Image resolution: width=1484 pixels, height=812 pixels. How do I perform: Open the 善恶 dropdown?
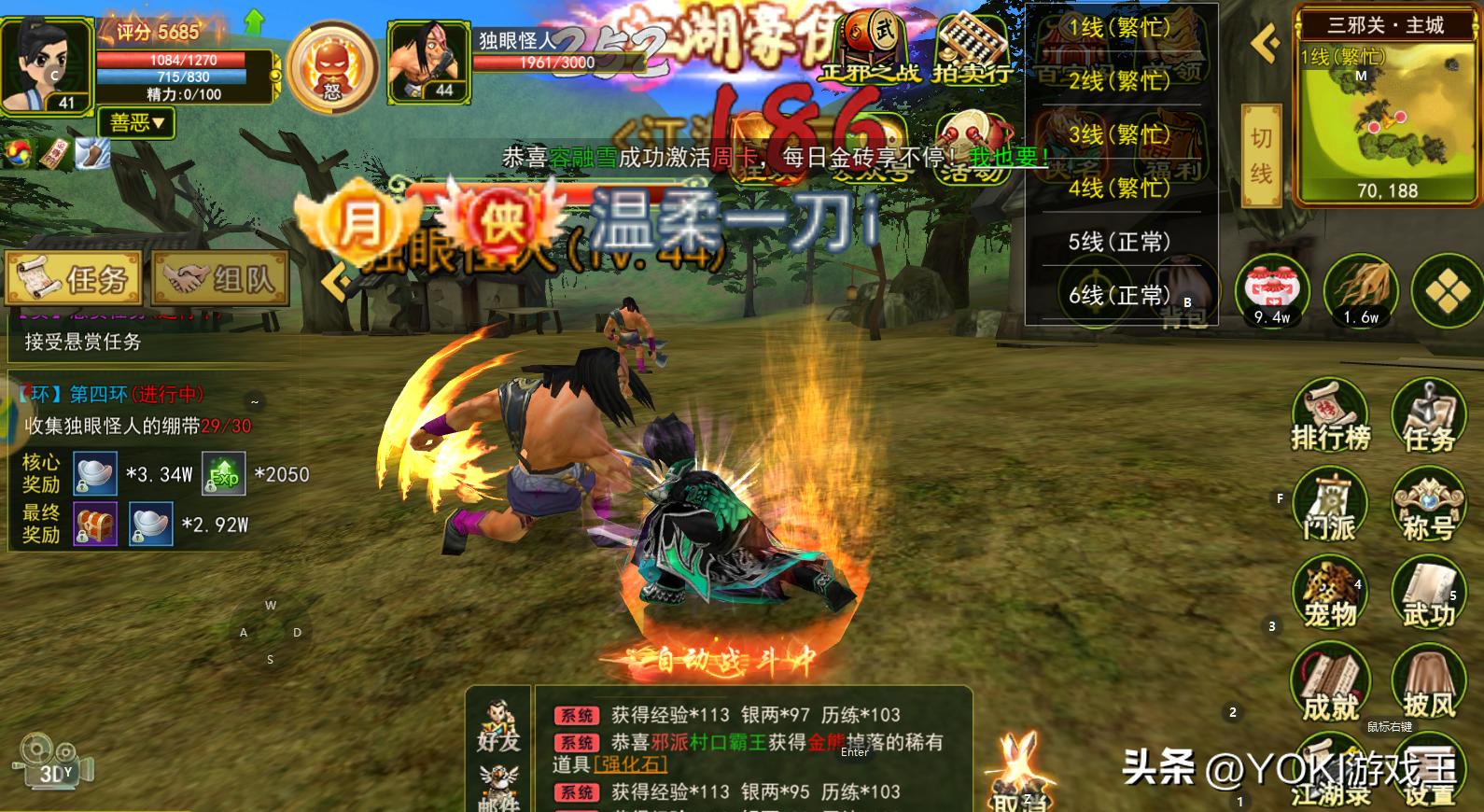point(136,122)
